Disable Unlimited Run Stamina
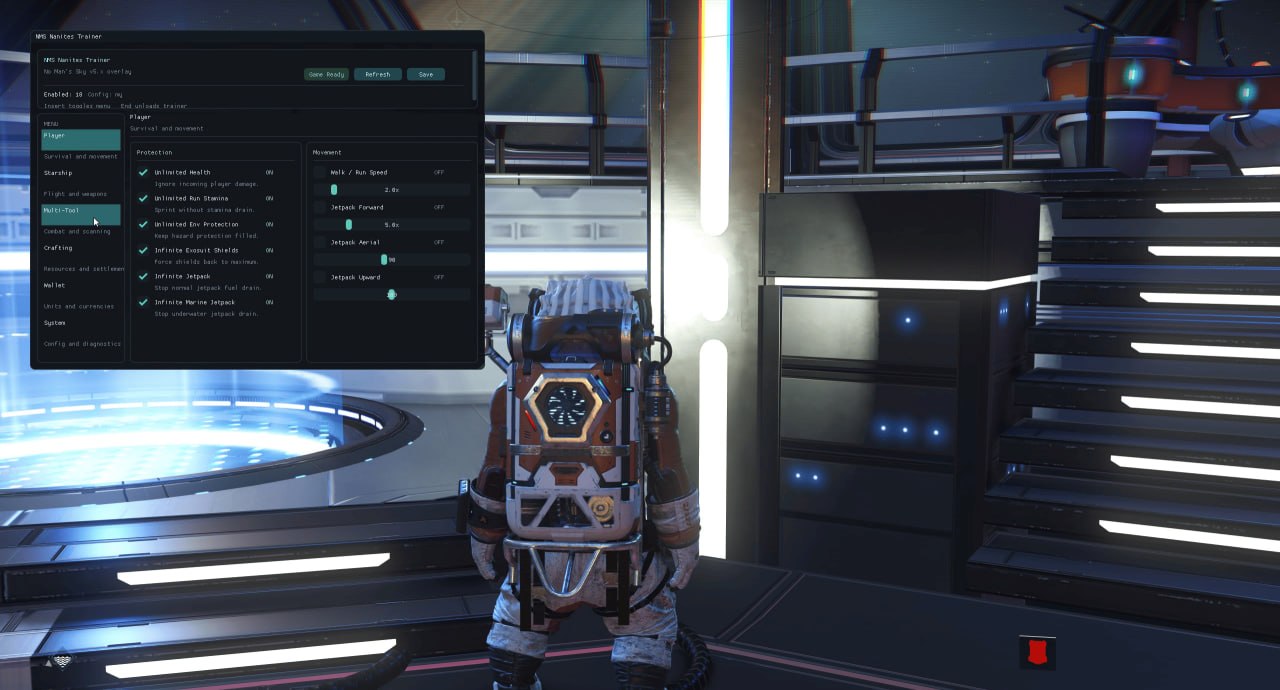 tap(144, 198)
